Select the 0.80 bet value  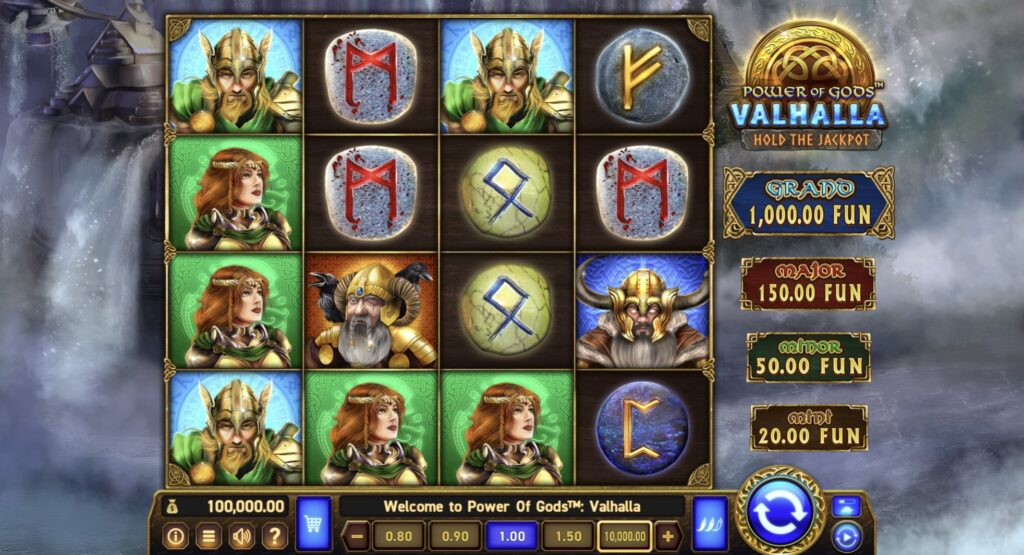click(397, 536)
